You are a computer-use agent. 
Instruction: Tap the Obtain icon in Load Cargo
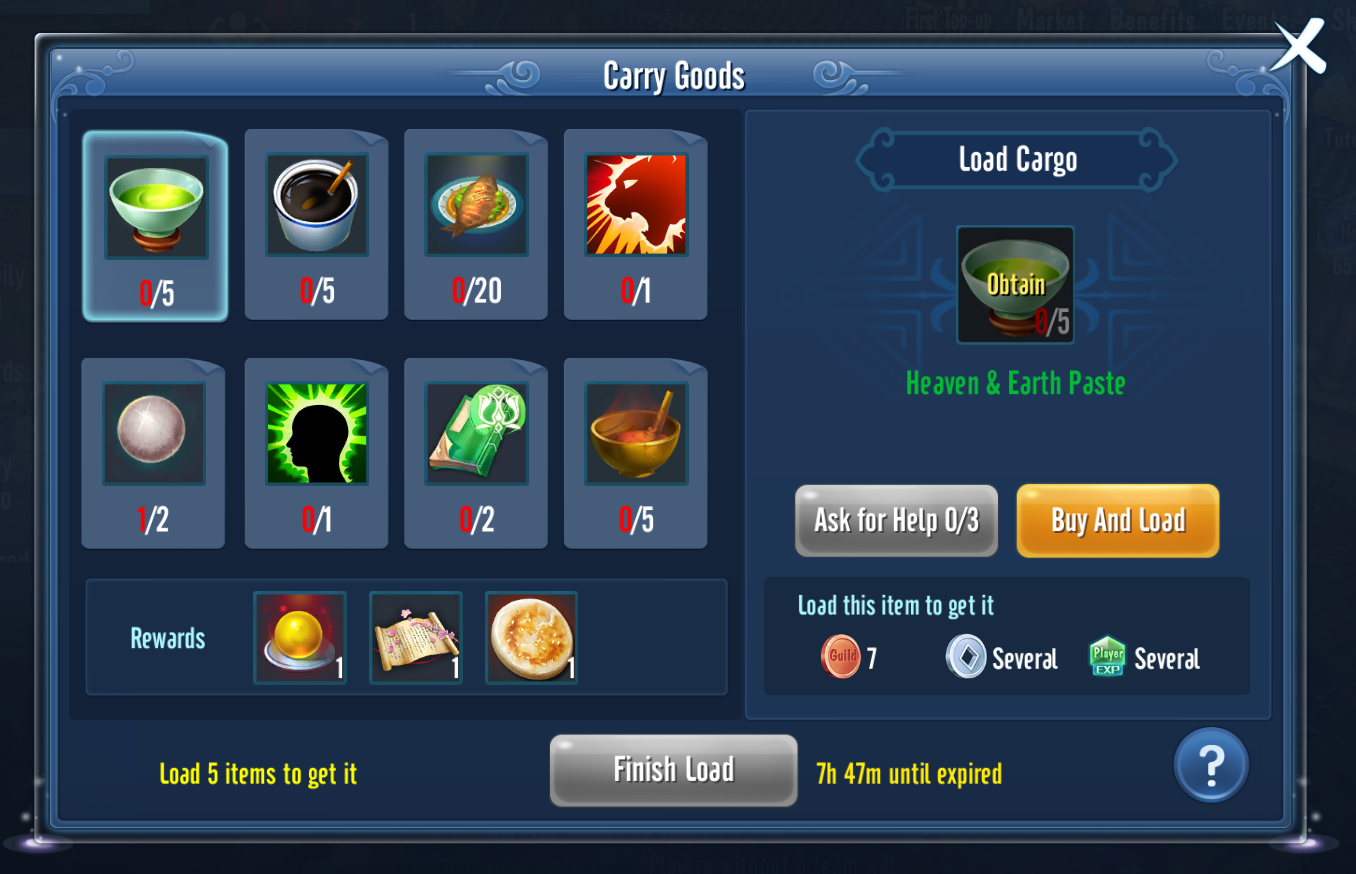1015,285
